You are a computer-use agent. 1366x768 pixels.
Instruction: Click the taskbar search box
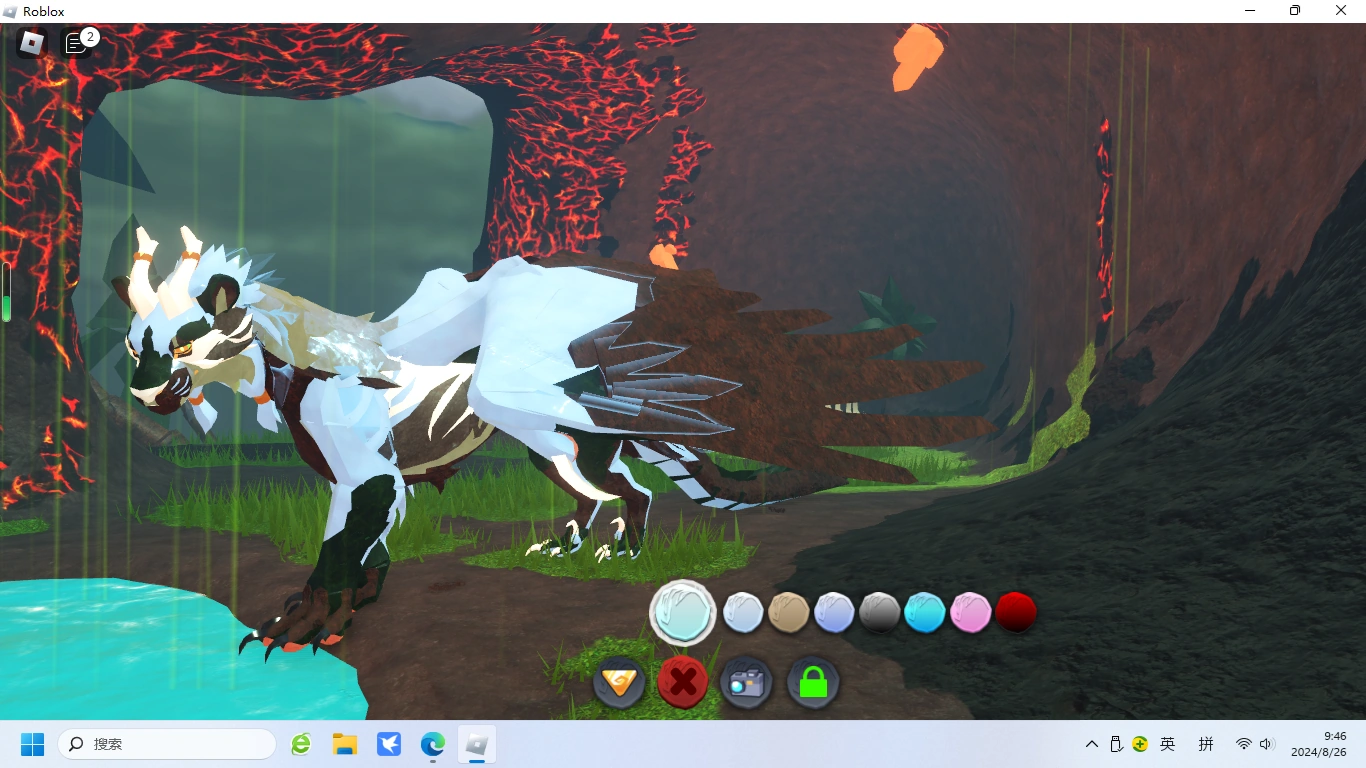165,744
